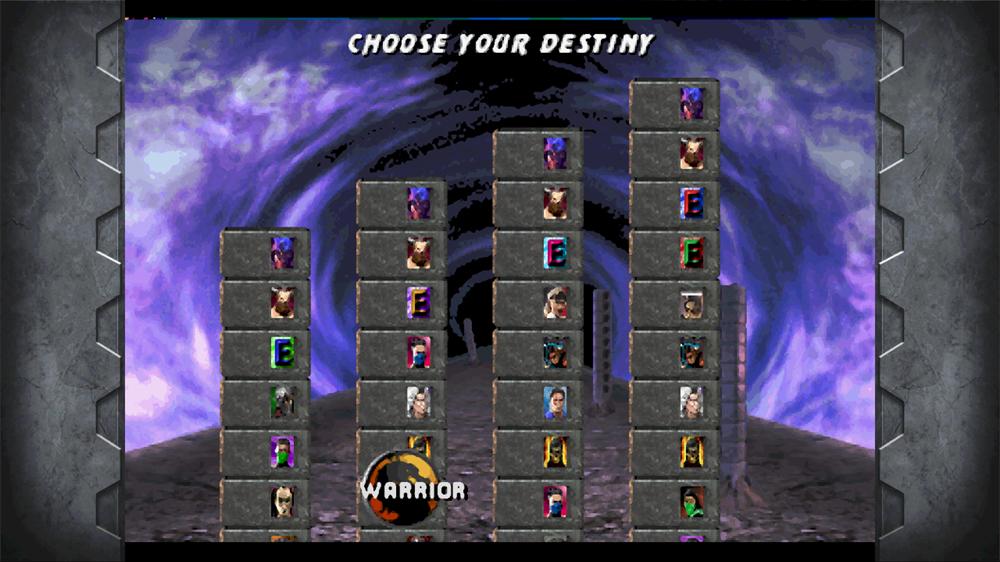Click the yellow E endurance block
Viewport: 1000px width, 562px height.
(419, 302)
